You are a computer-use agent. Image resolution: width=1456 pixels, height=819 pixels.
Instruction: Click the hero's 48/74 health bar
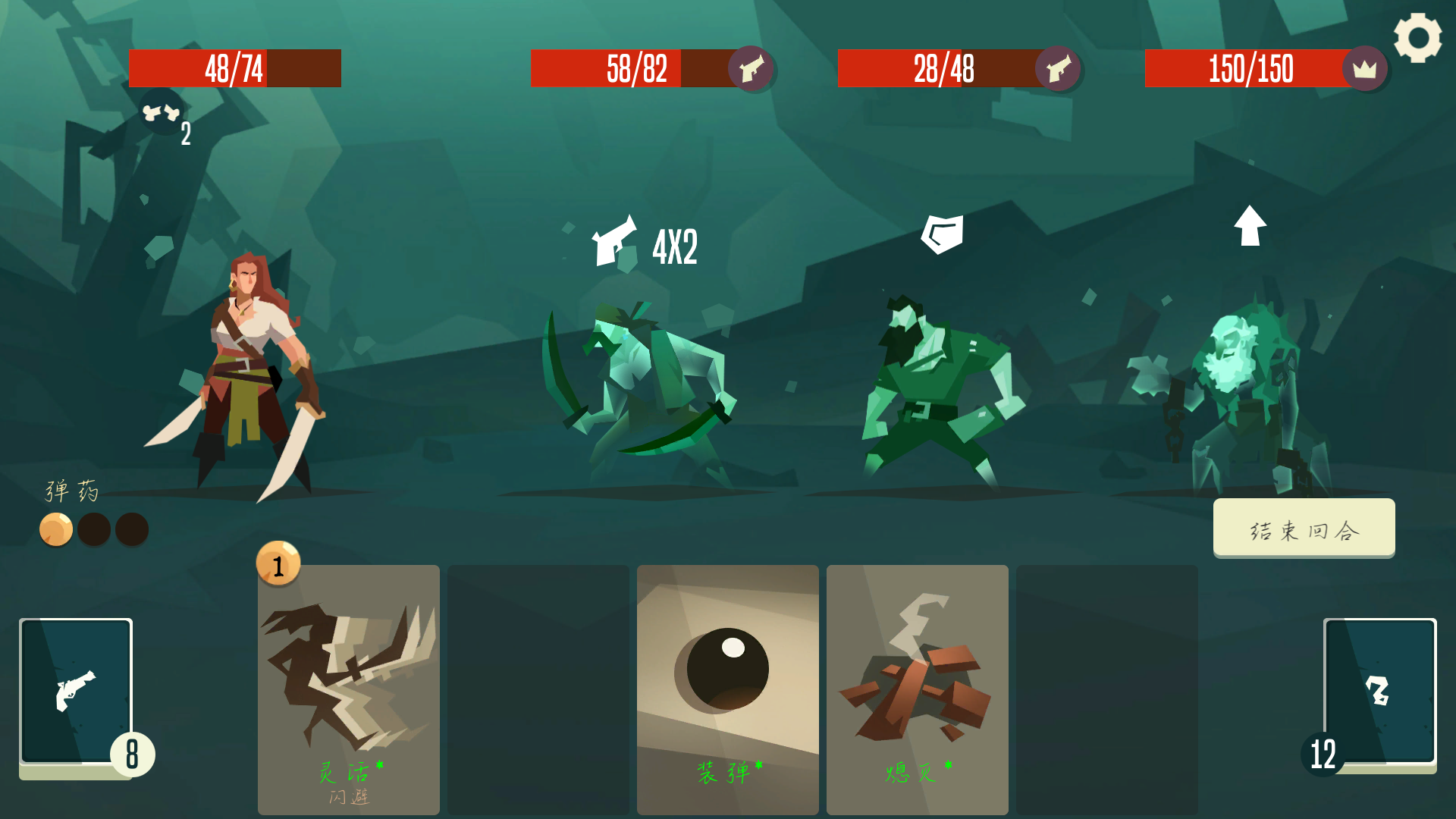(234, 69)
